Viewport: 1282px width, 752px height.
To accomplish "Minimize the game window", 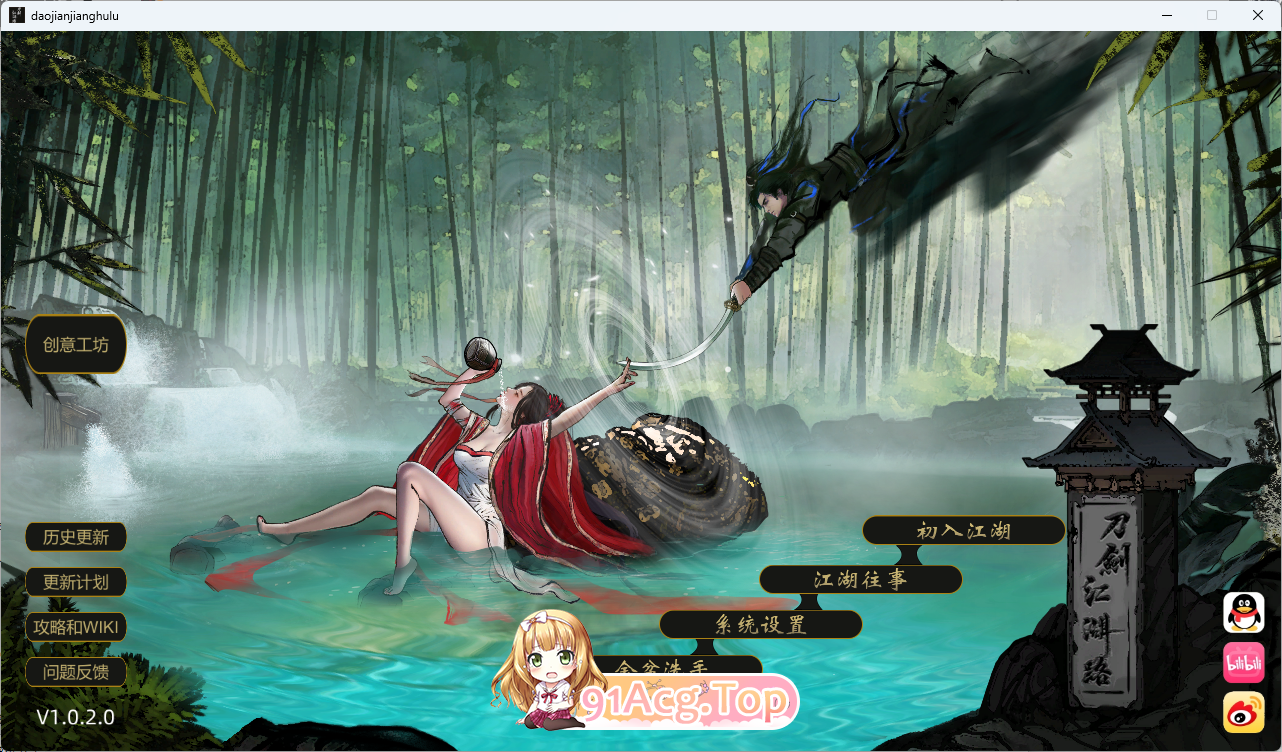I will [x=1168, y=14].
